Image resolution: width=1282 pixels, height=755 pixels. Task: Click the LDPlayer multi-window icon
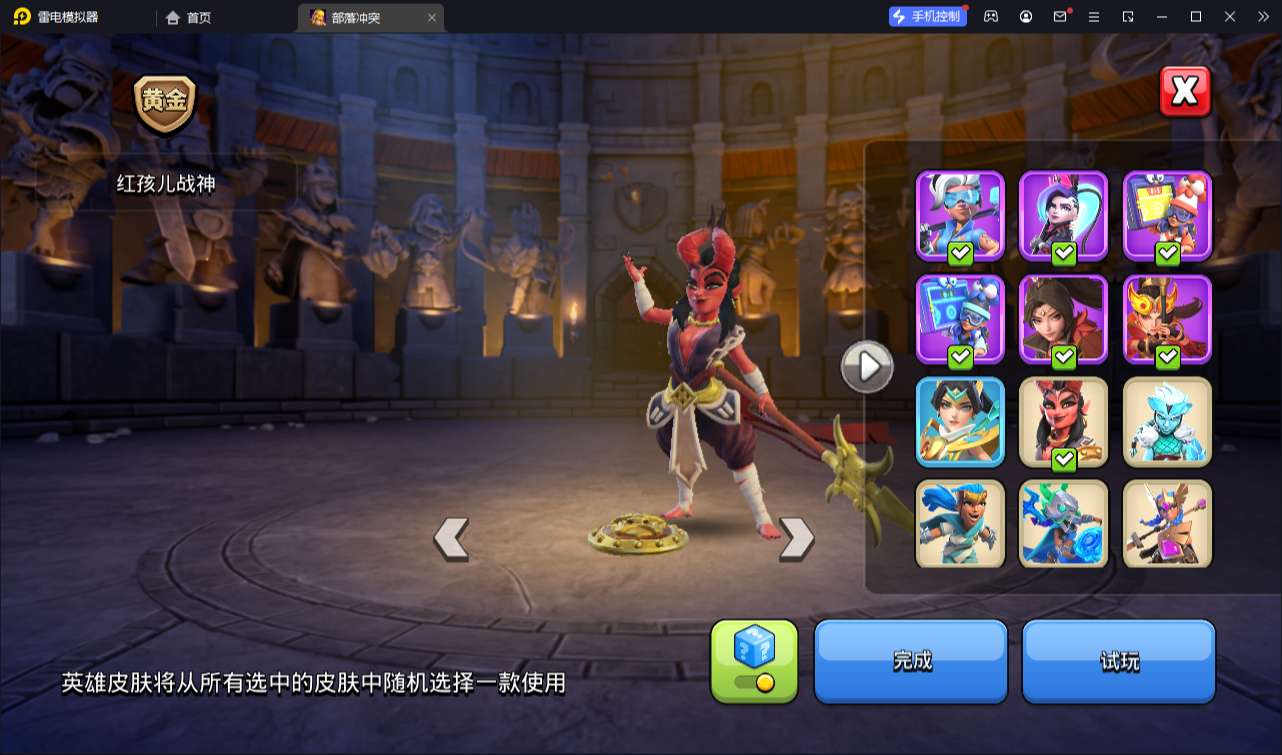pos(1129,16)
